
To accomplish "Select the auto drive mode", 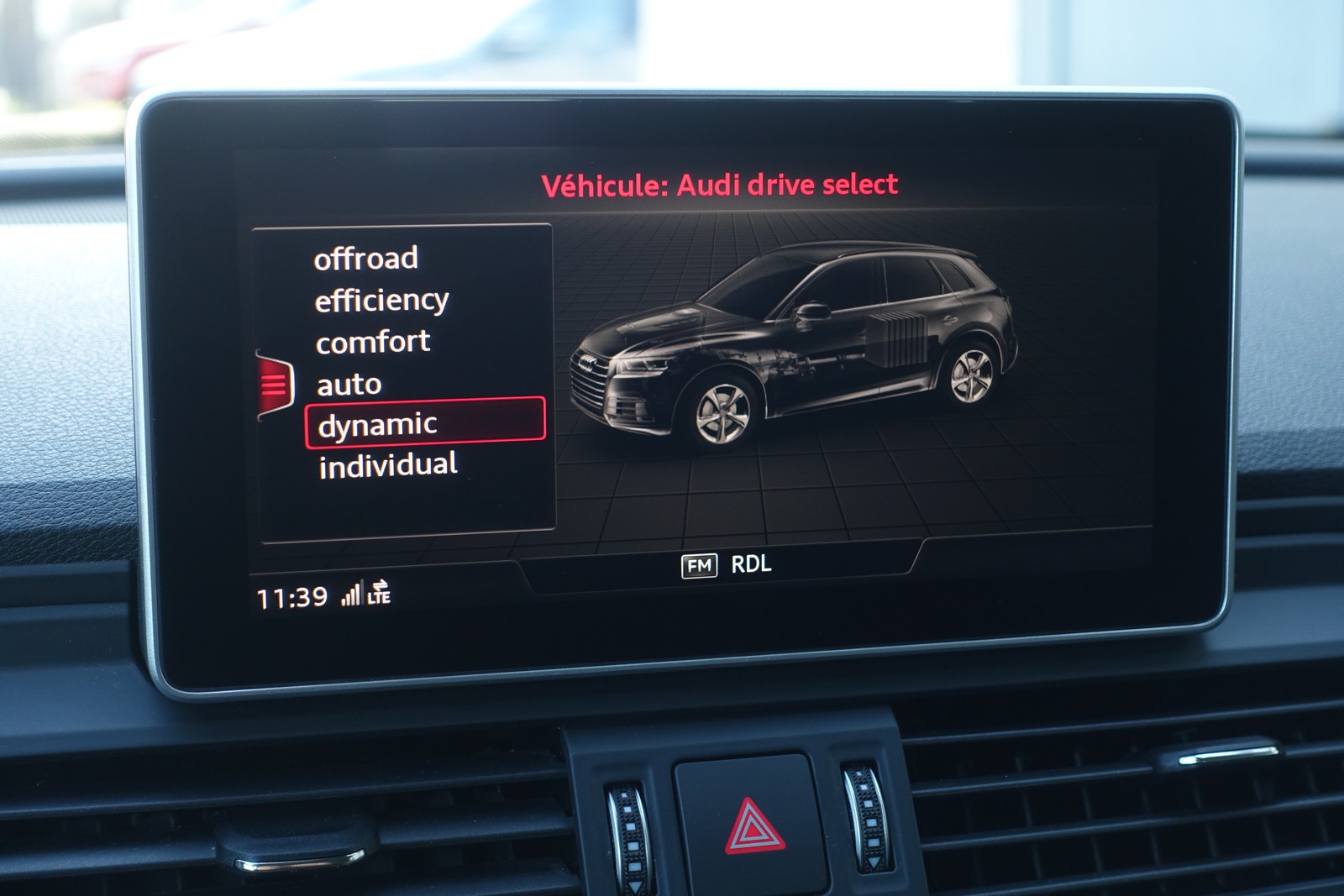I will (349, 385).
